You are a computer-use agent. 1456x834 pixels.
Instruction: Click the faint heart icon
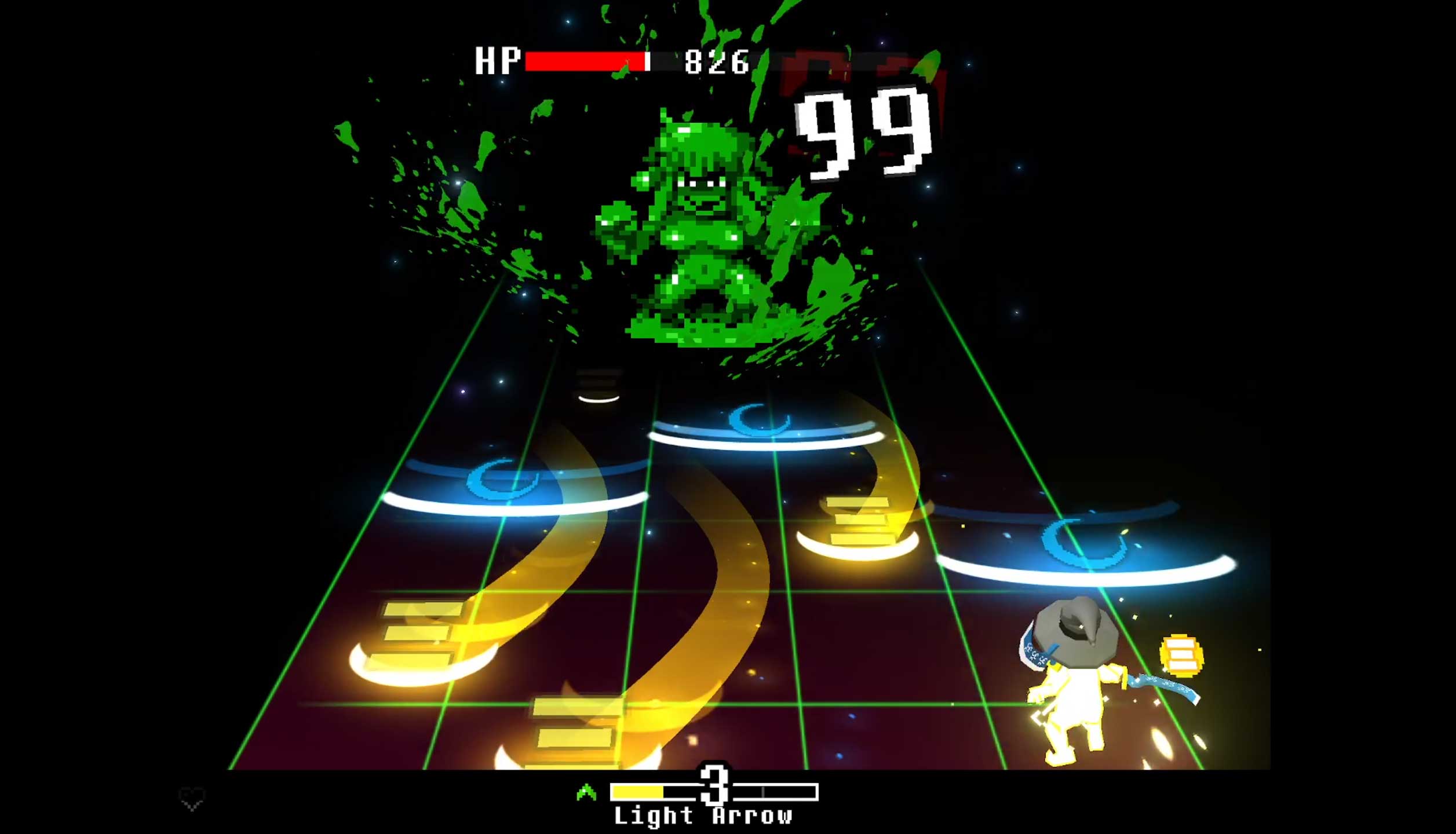point(191,799)
